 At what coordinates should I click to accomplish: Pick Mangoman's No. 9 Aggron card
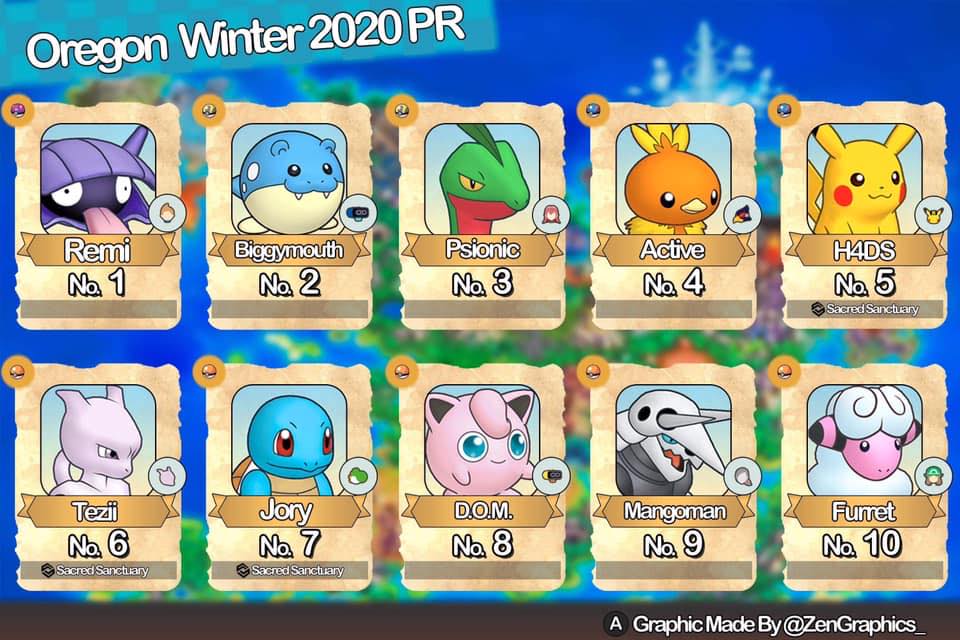pyautogui.click(x=673, y=472)
